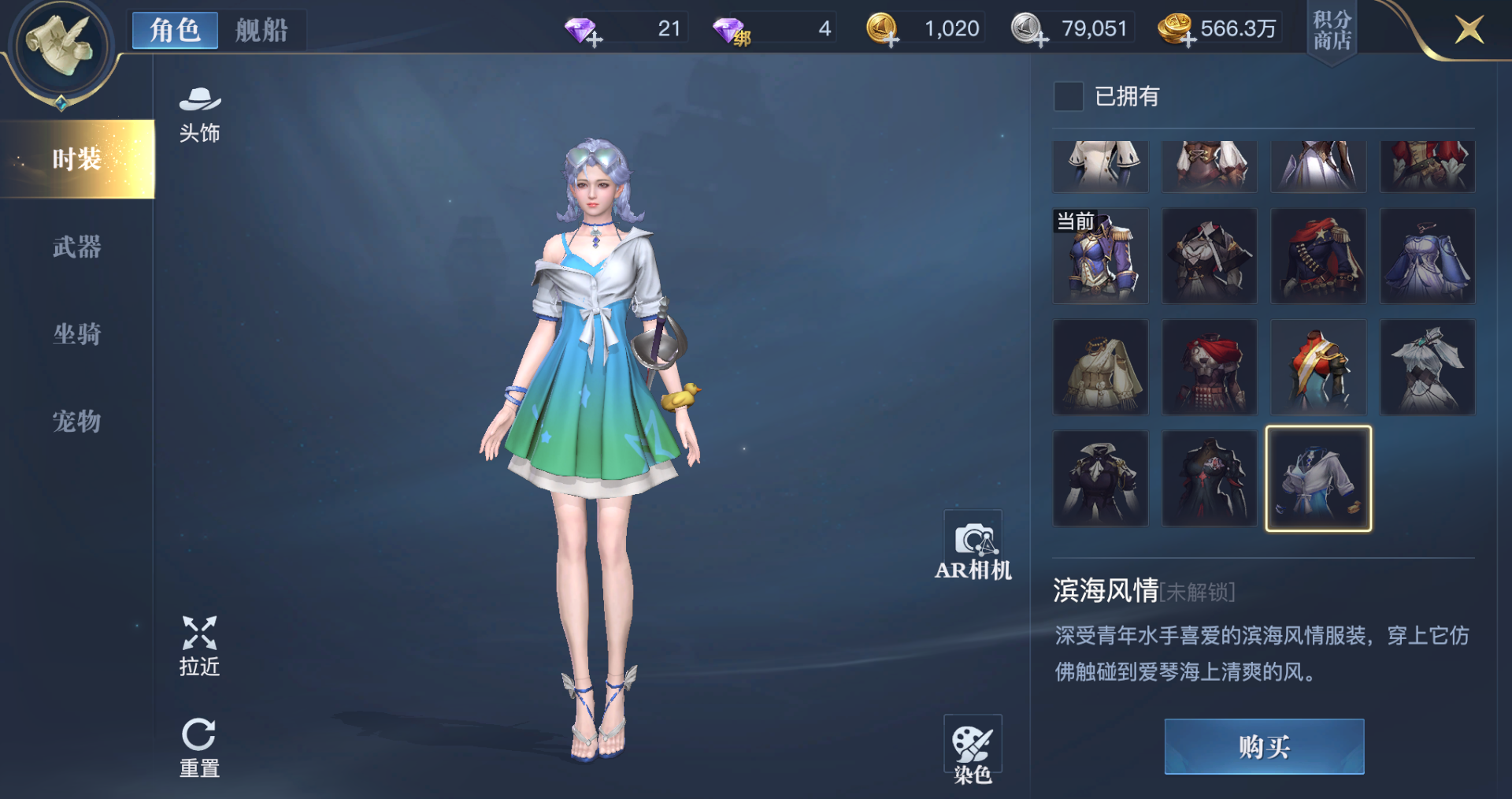Open the 积分商店 points shop
1512x799 pixels.
coord(1332,32)
